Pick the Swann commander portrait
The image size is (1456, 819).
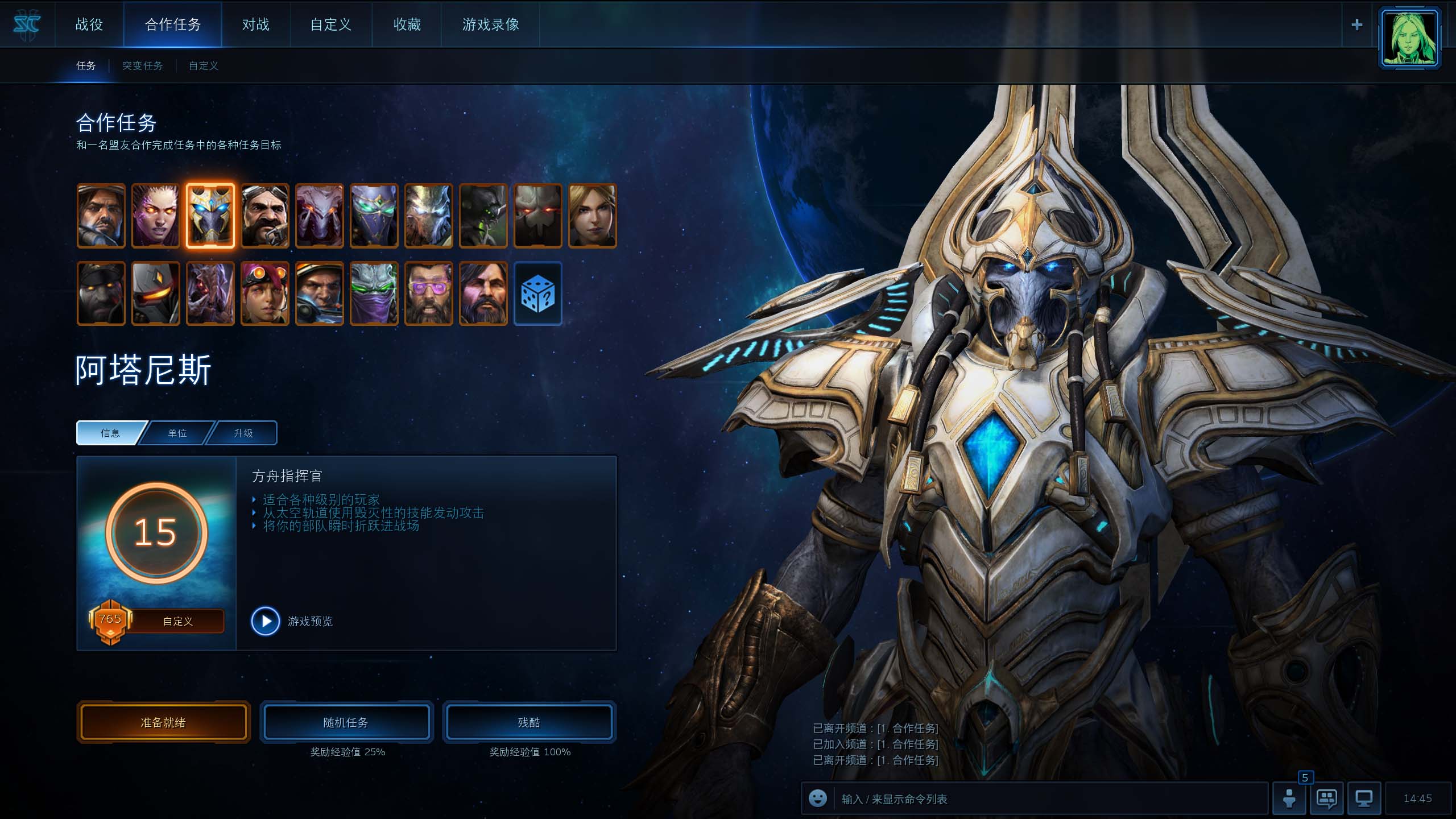(265, 216)
